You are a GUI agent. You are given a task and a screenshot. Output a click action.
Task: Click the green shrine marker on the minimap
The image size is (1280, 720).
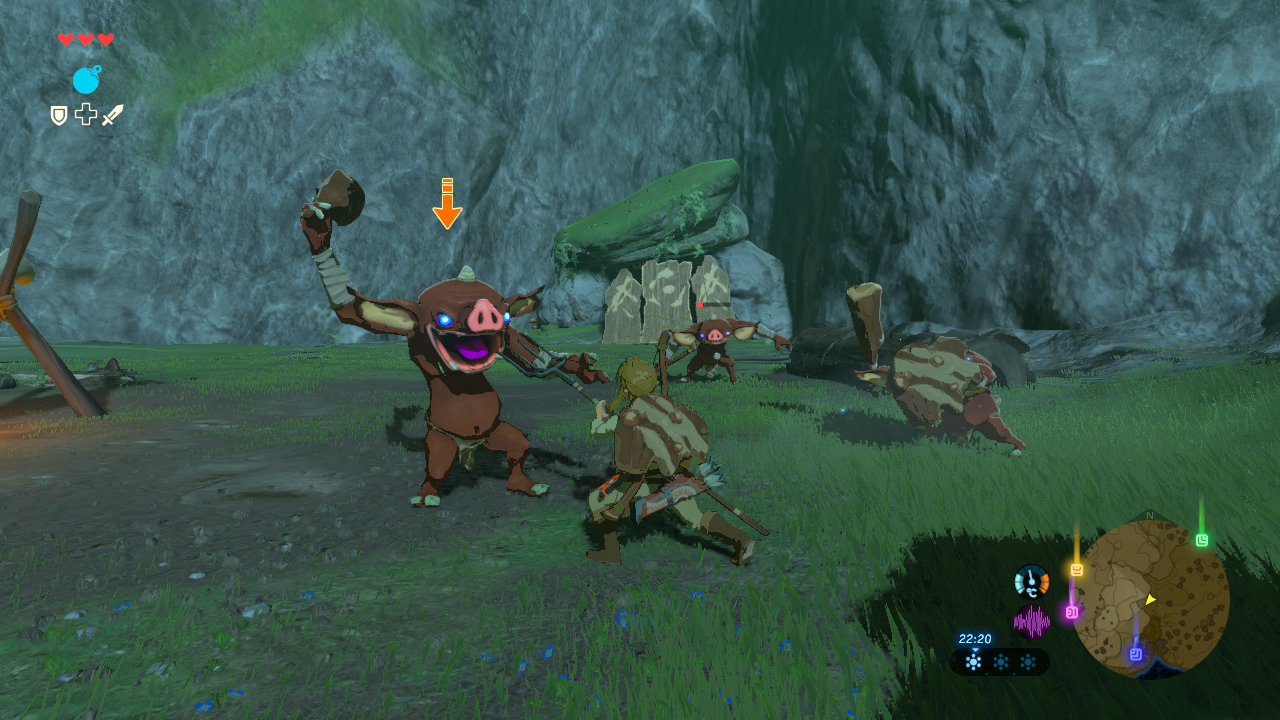1201,540
